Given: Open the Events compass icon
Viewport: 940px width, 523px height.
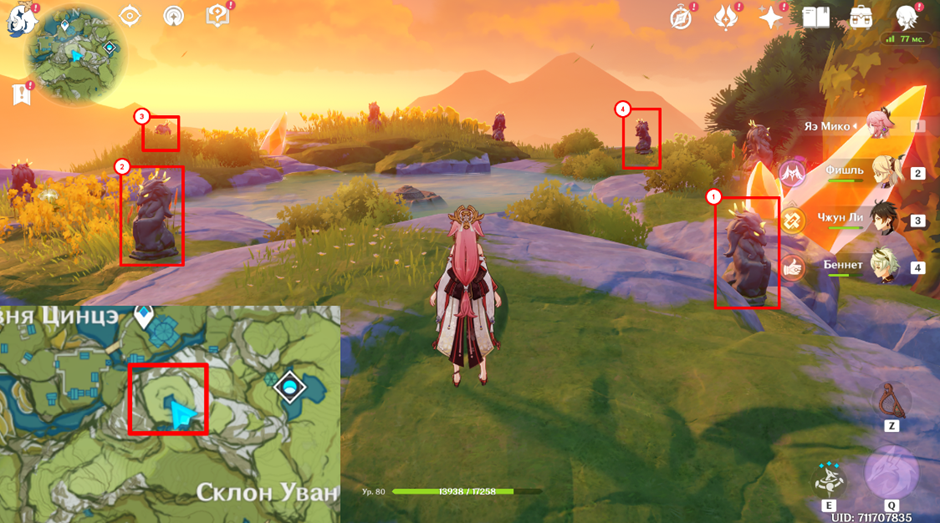Looking at the screenshot, I should 681,17.
